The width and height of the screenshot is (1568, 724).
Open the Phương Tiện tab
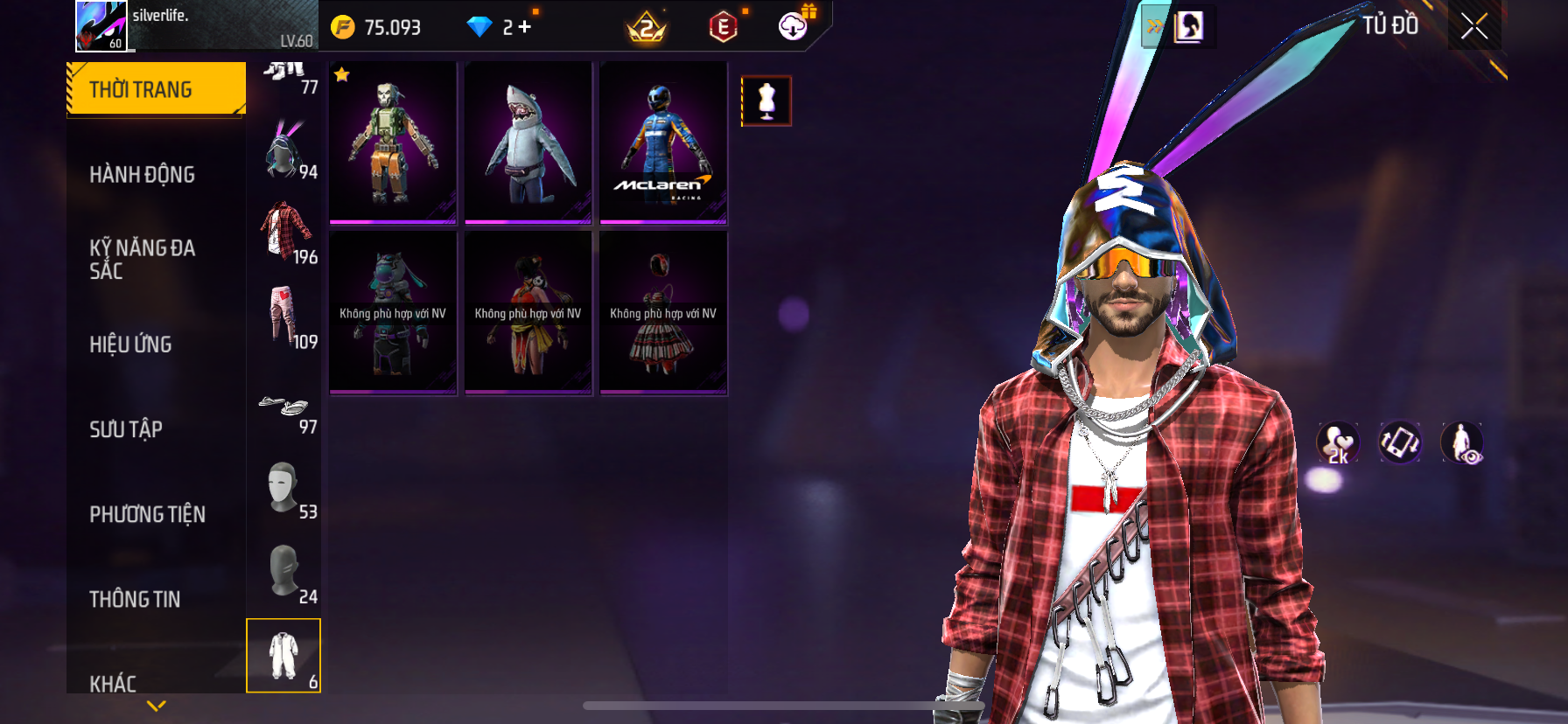[147, 513]
